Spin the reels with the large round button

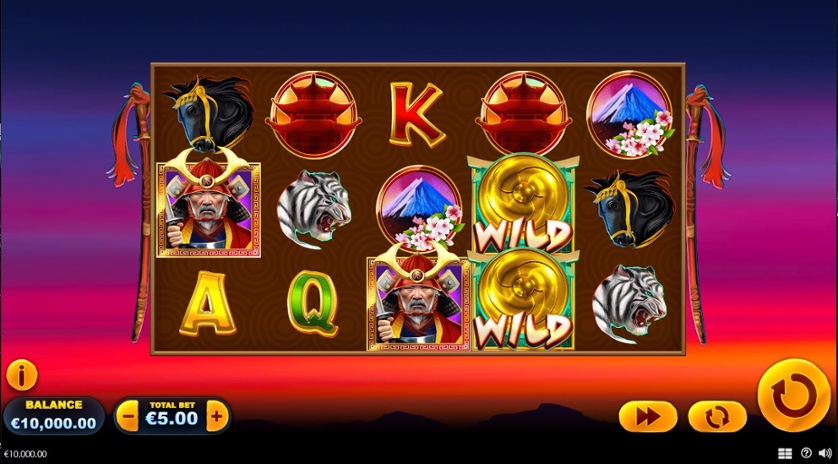(794, 396)
